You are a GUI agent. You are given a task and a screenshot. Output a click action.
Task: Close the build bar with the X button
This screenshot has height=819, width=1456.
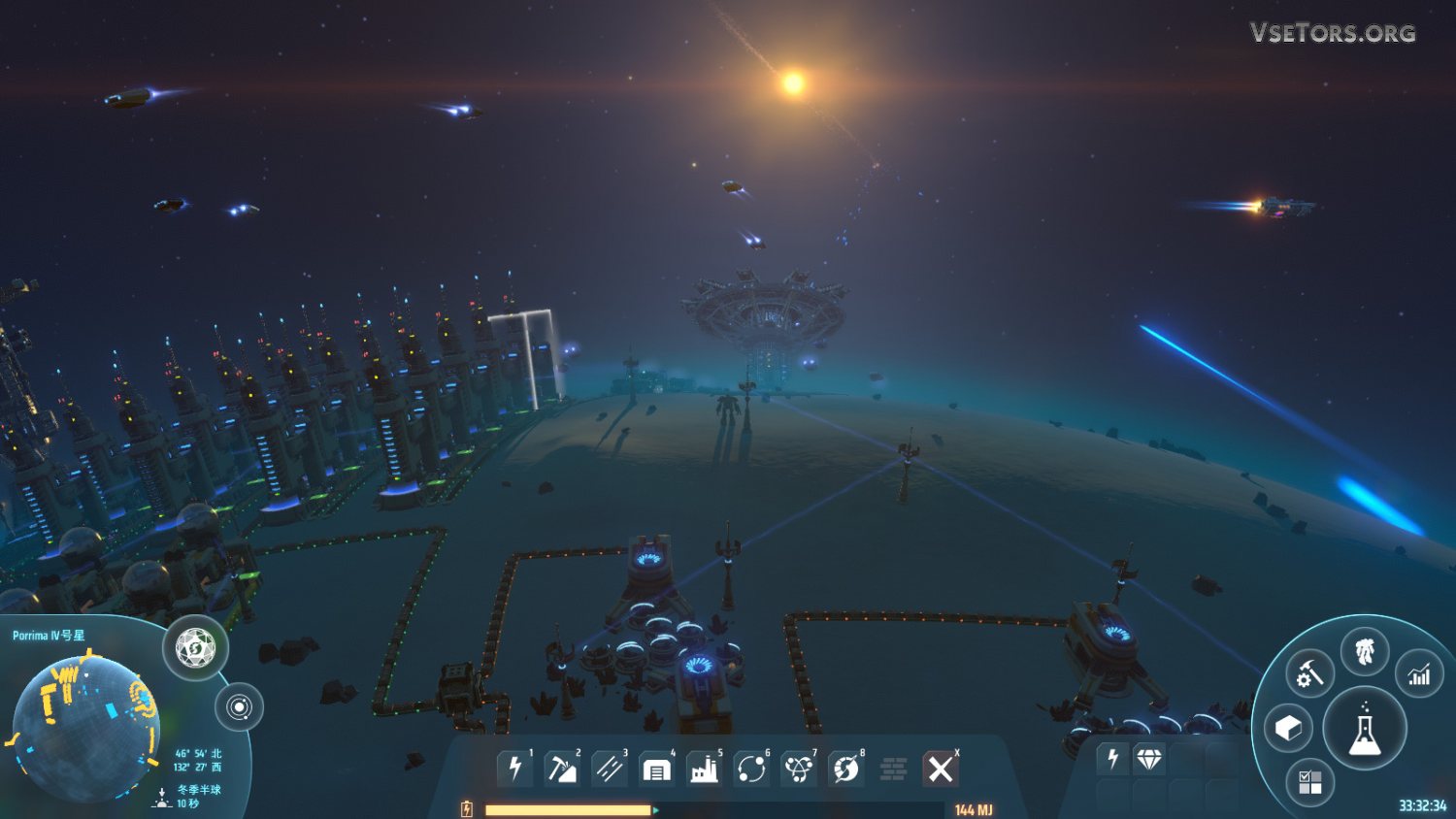[940, 770]
